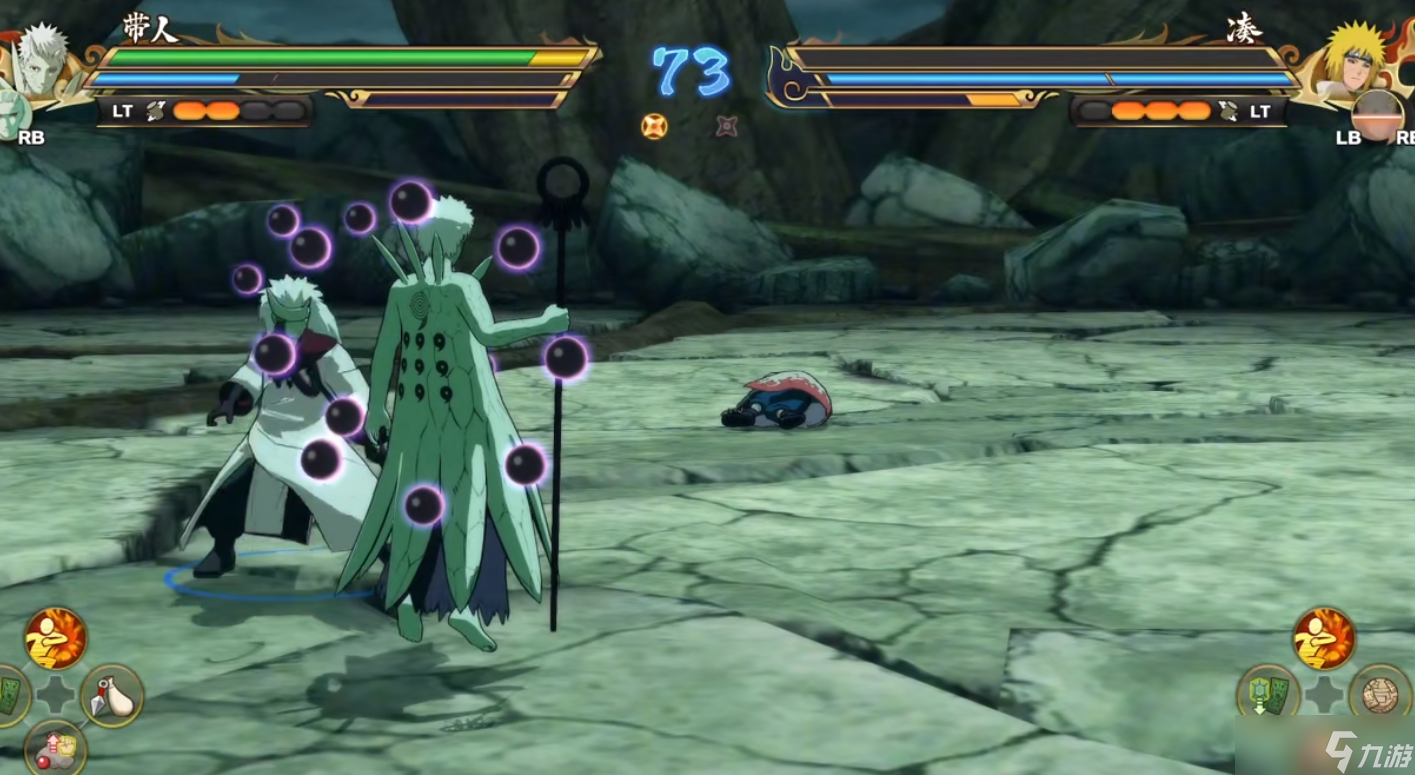Select the kunai and pouch item icon
The height and width of the screenshot is (775, 1415).
(x=111, y=695)
